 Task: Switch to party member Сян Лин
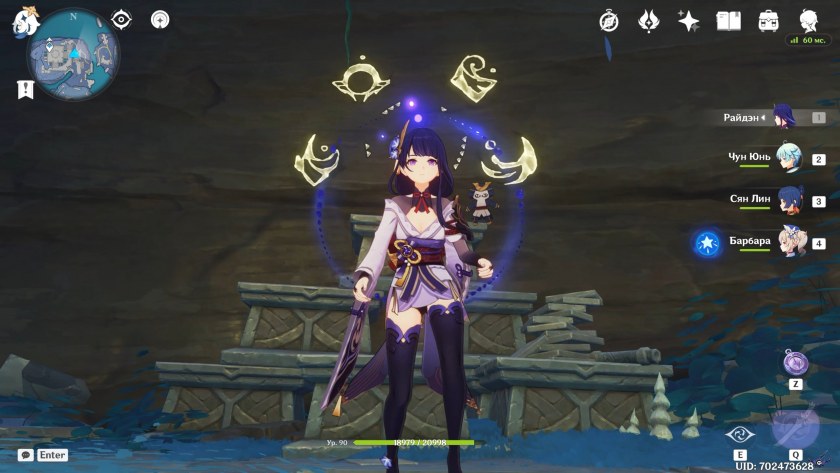coord(789,200)
